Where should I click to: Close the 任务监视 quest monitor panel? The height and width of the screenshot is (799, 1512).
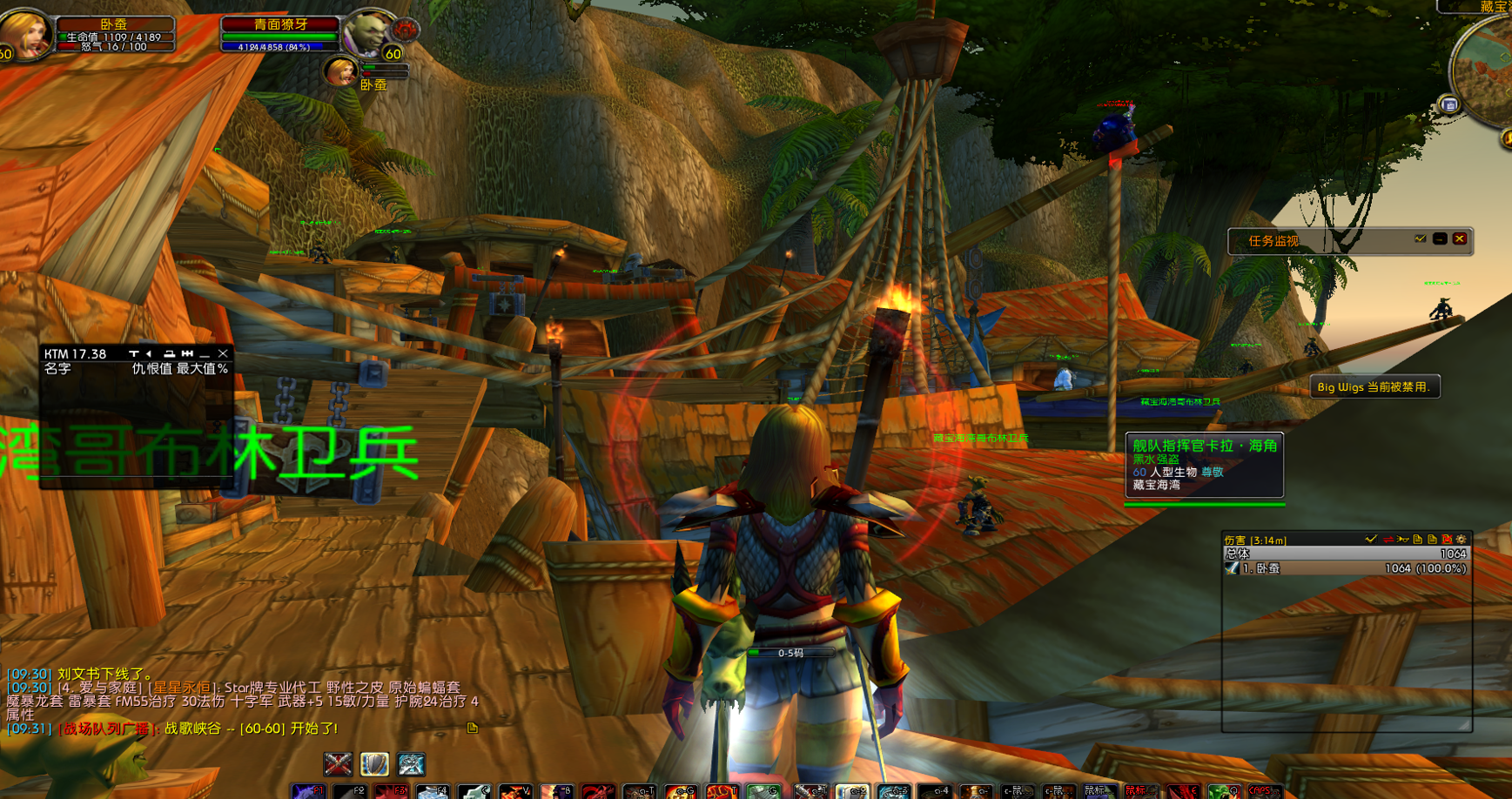(1460, 239)
